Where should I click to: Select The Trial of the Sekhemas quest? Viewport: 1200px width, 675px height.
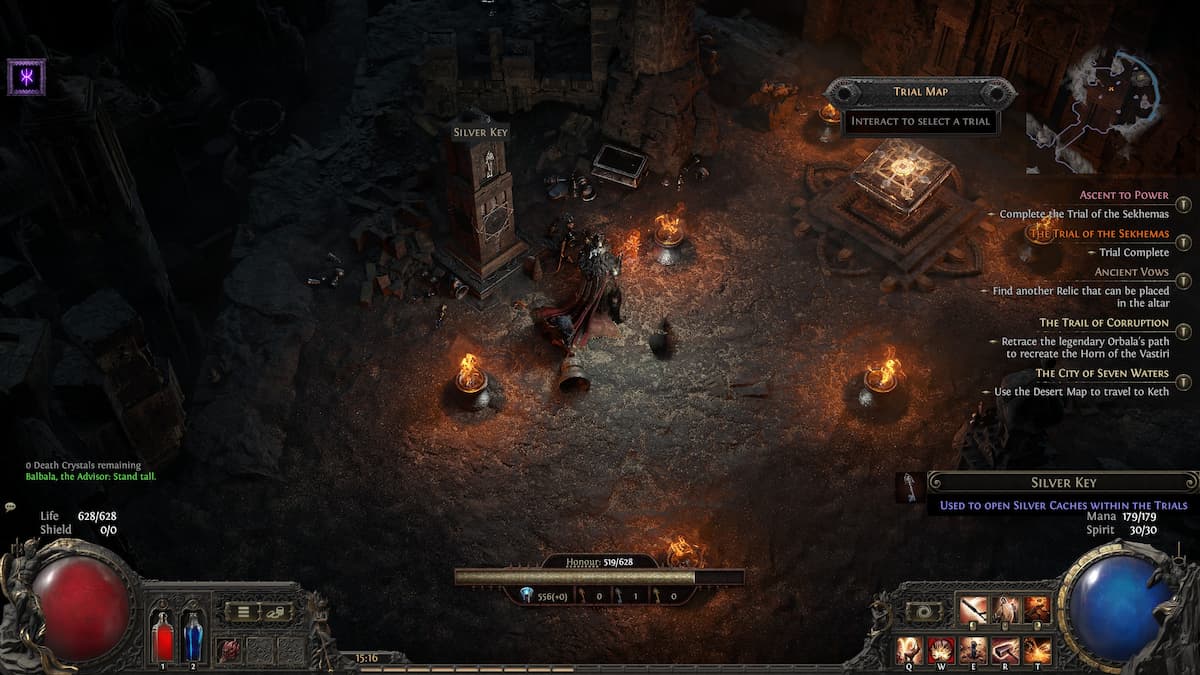click(1100, 233)
